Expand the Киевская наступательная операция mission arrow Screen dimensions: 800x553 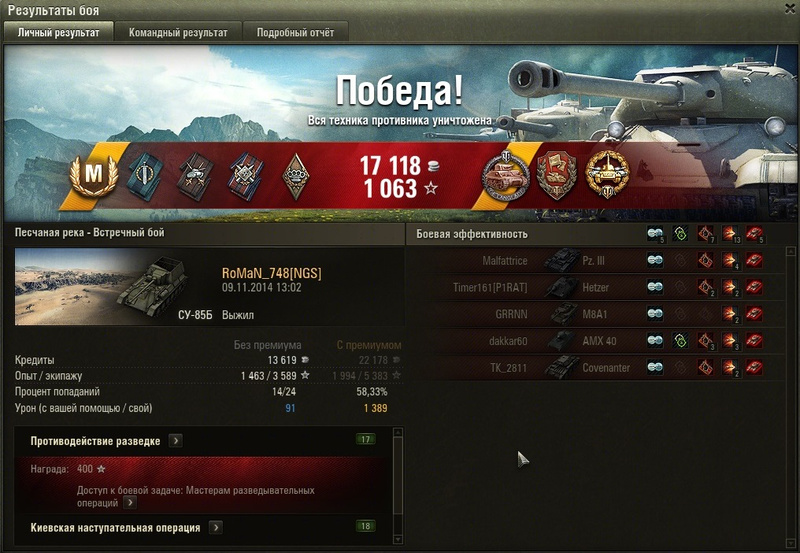[x=215, y=527]
